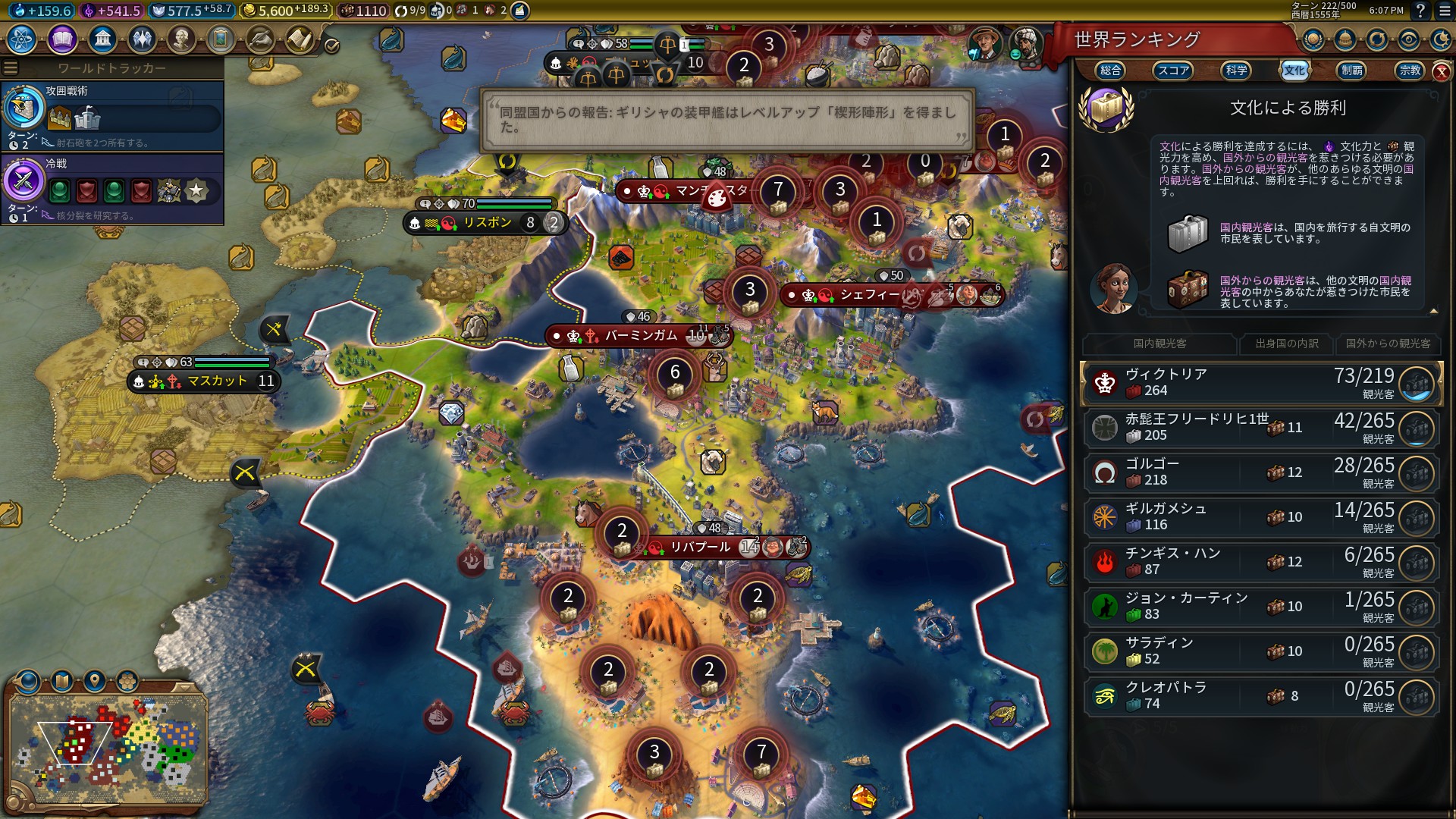
Task: Switch to the 宗教 religion tab
Action: 1410,71
